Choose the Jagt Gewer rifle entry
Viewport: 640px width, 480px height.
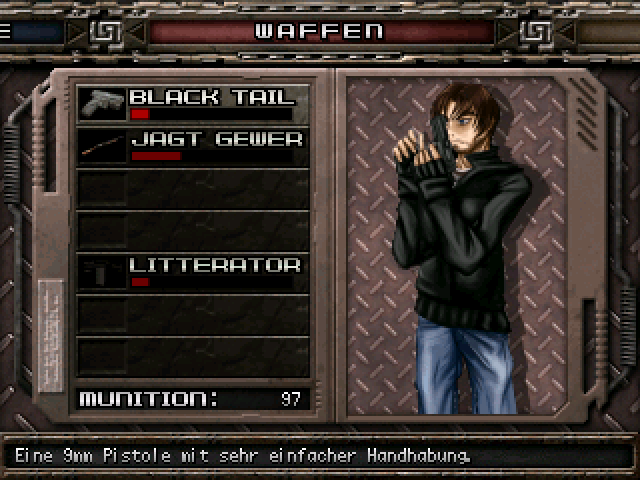pyautogui.click(x=193, y=146)
